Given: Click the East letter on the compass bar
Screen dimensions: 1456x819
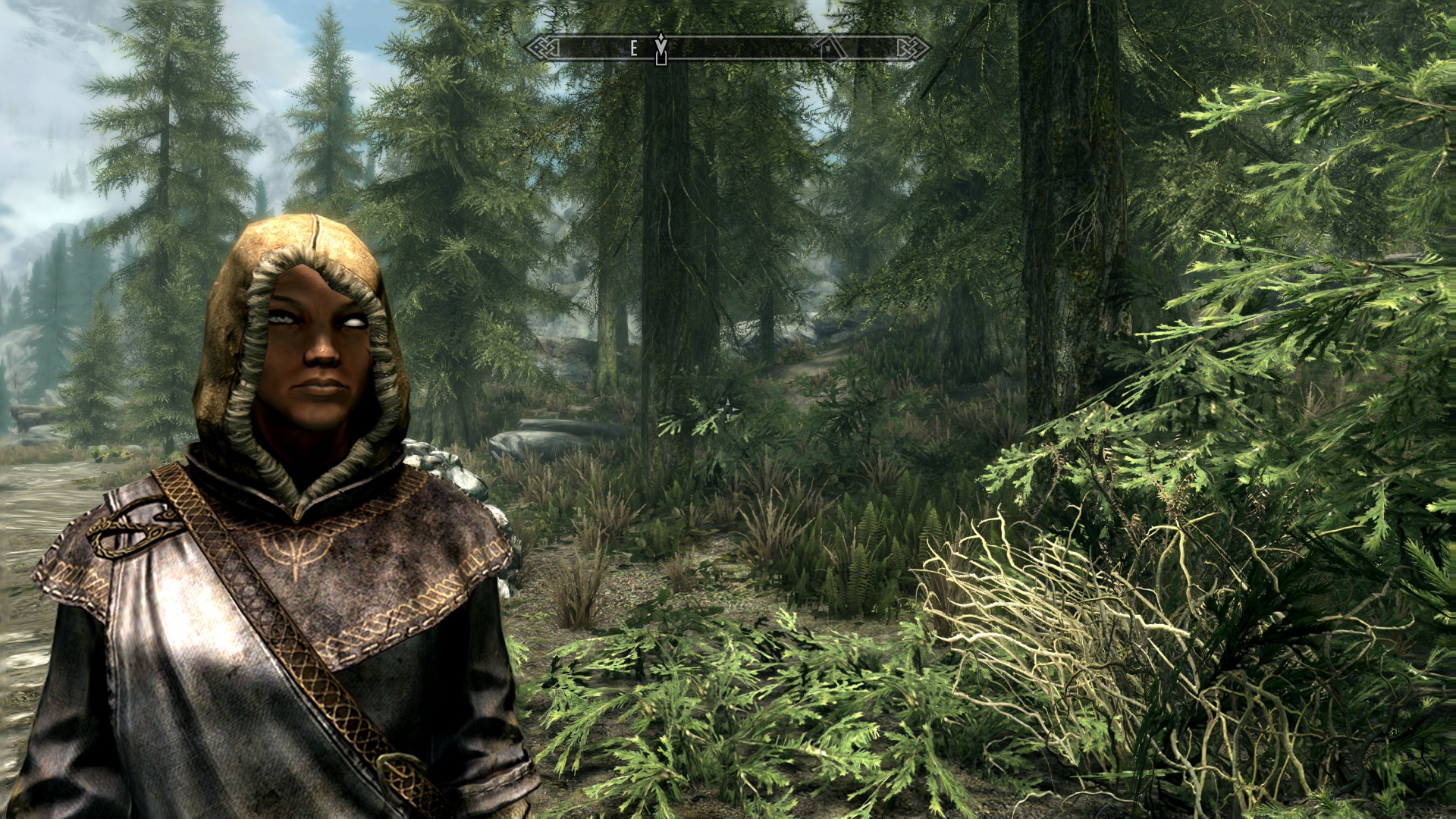Looking at the screenshot, I should point(634,49).
